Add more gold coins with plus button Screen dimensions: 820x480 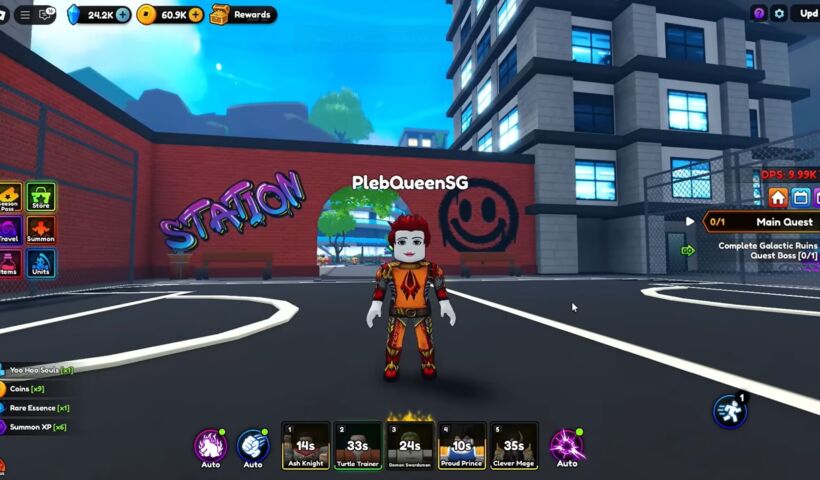coord(195,15)
